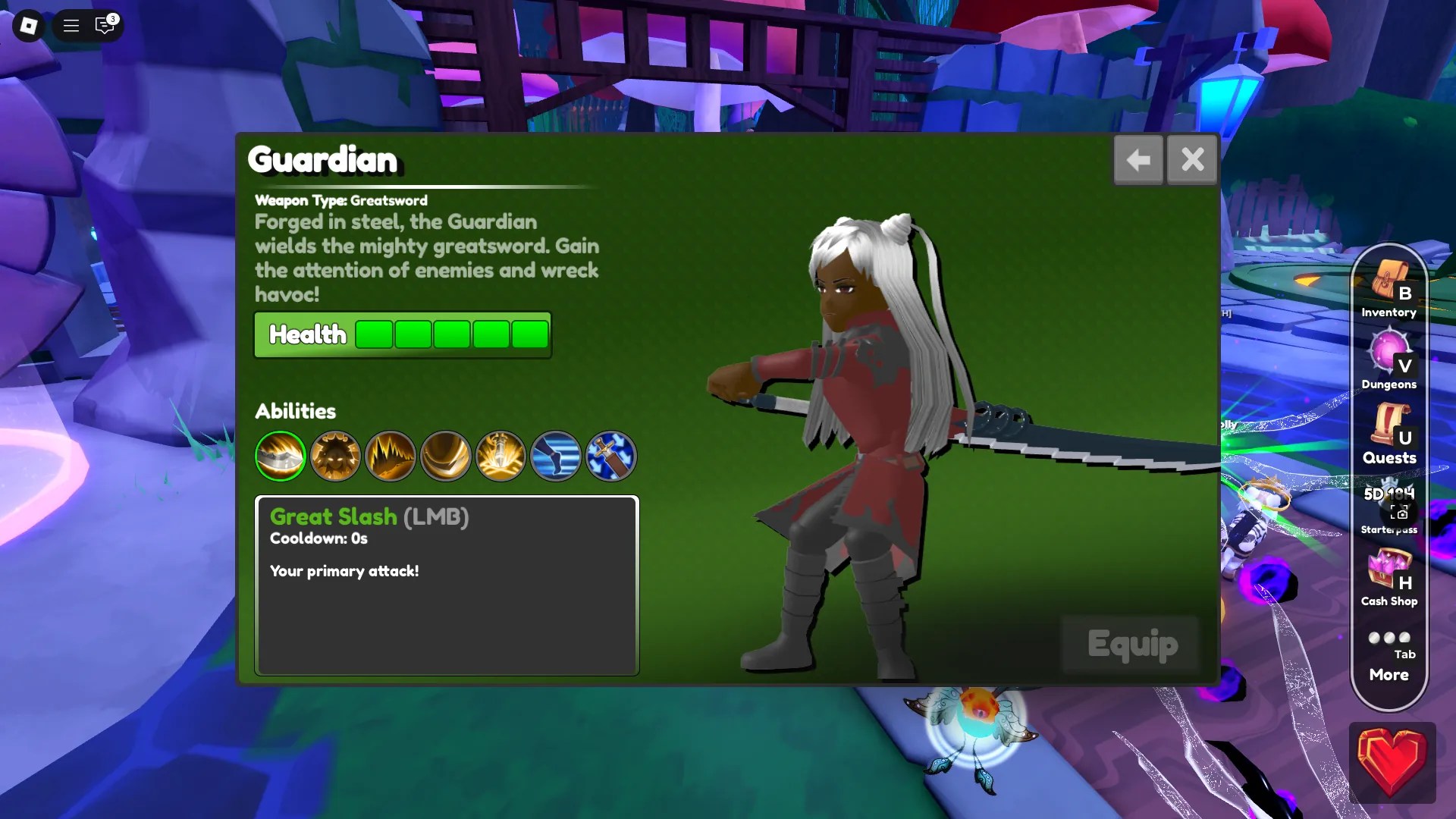The height and width of the screenshot is (819, 1456).
Task: Close the Guardian class window
Action: coord(1192,159)
